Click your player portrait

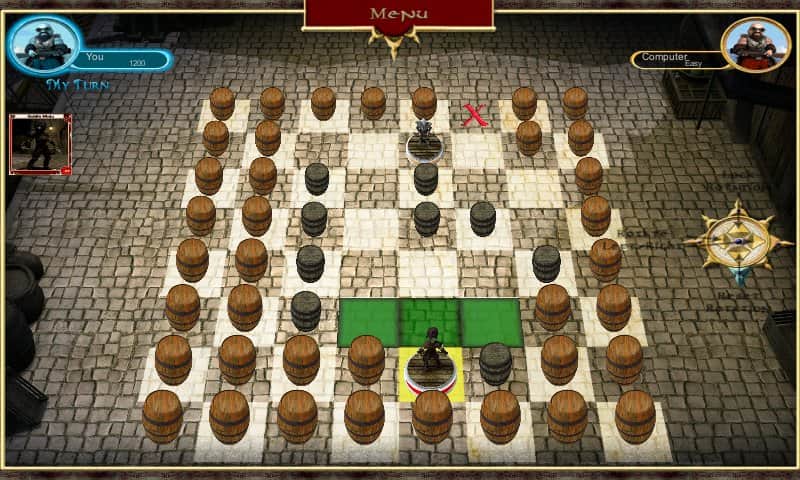(44, 44)
